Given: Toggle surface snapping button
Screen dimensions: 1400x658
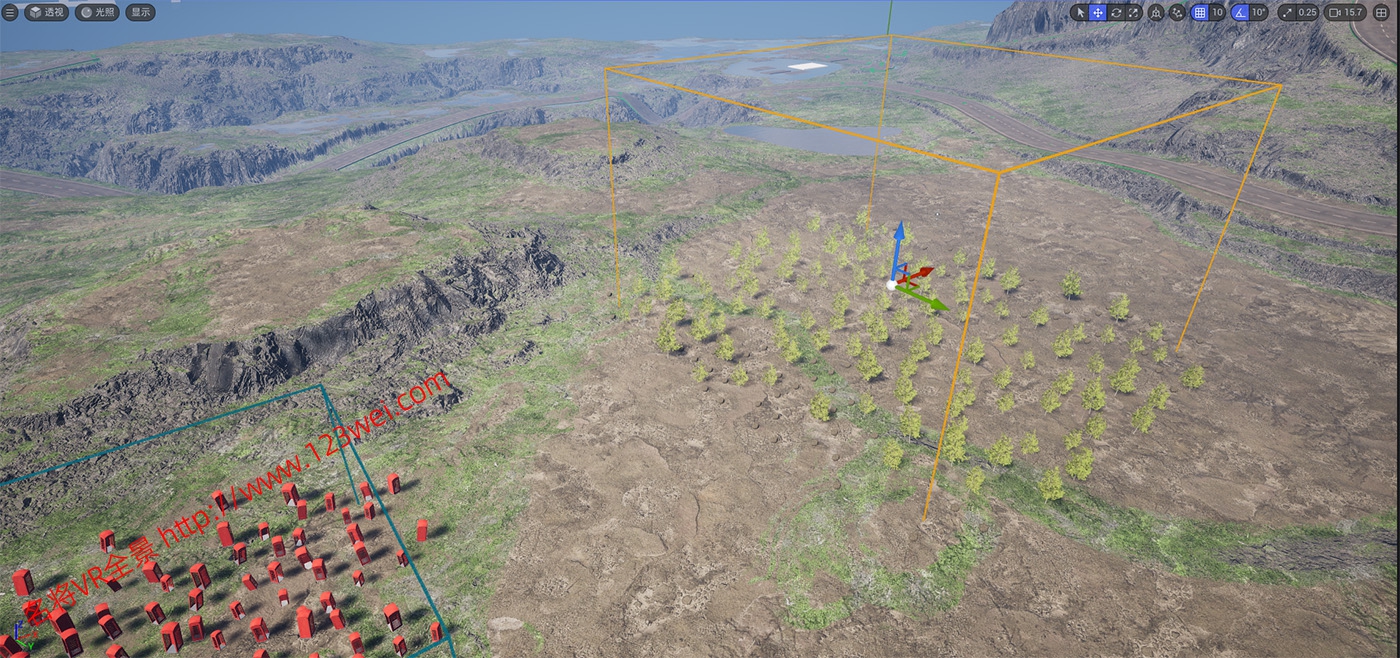Looking at the screenshot, I should point(1177,12).
